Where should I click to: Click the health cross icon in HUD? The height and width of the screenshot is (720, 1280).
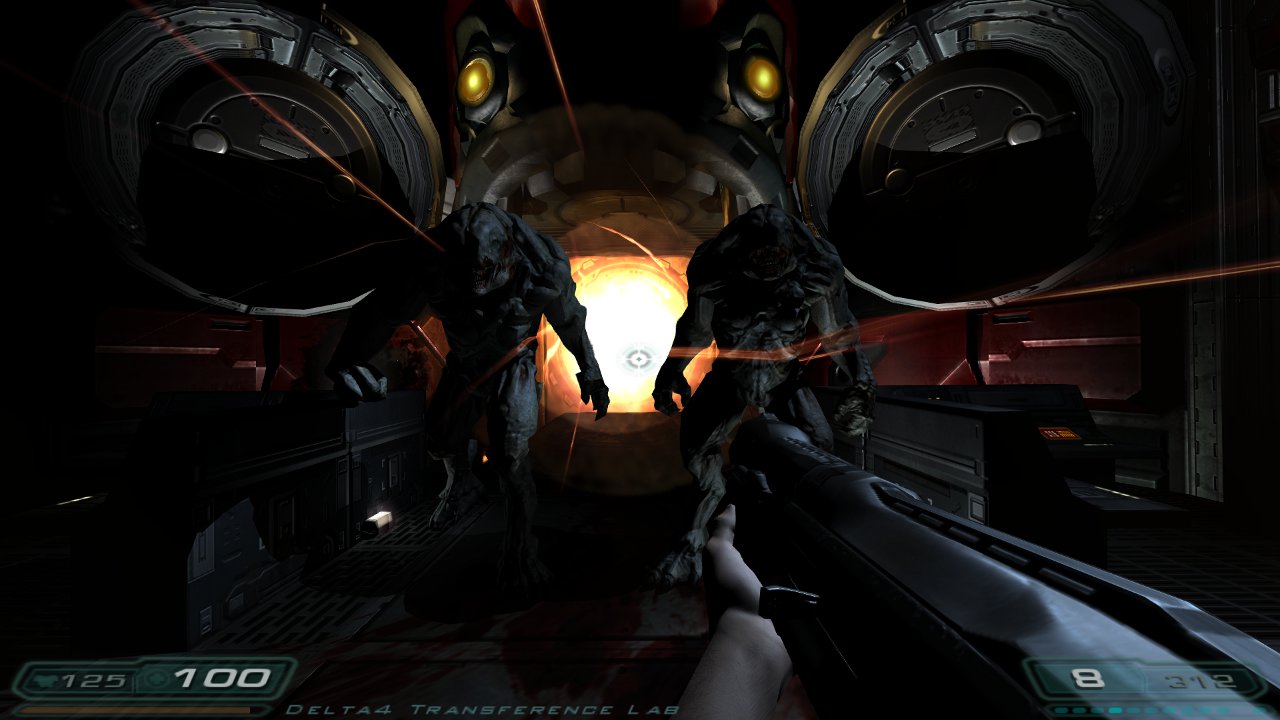155,679
